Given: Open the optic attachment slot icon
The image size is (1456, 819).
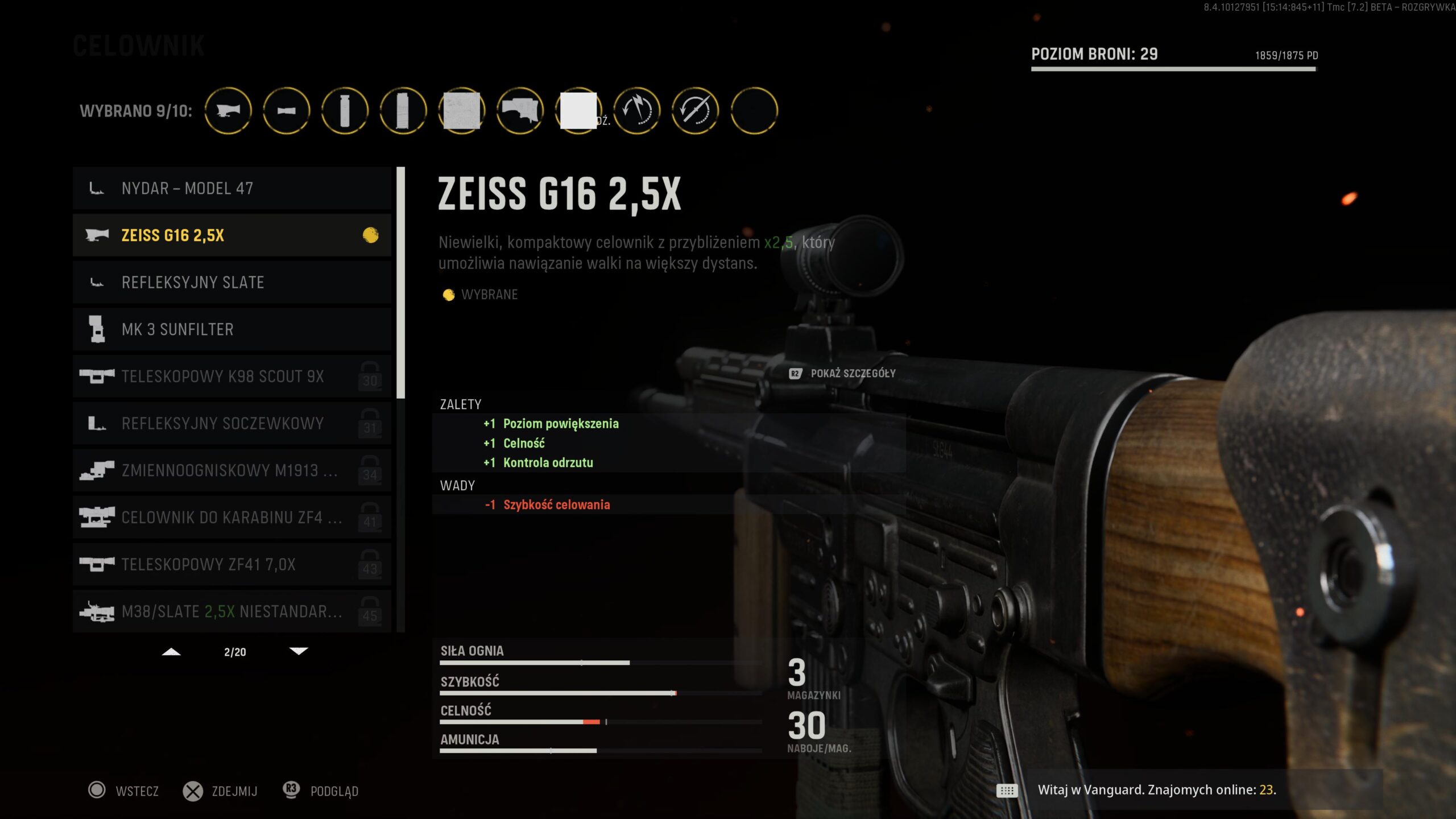Looking at the screenshot, I should tap(228, 110).
